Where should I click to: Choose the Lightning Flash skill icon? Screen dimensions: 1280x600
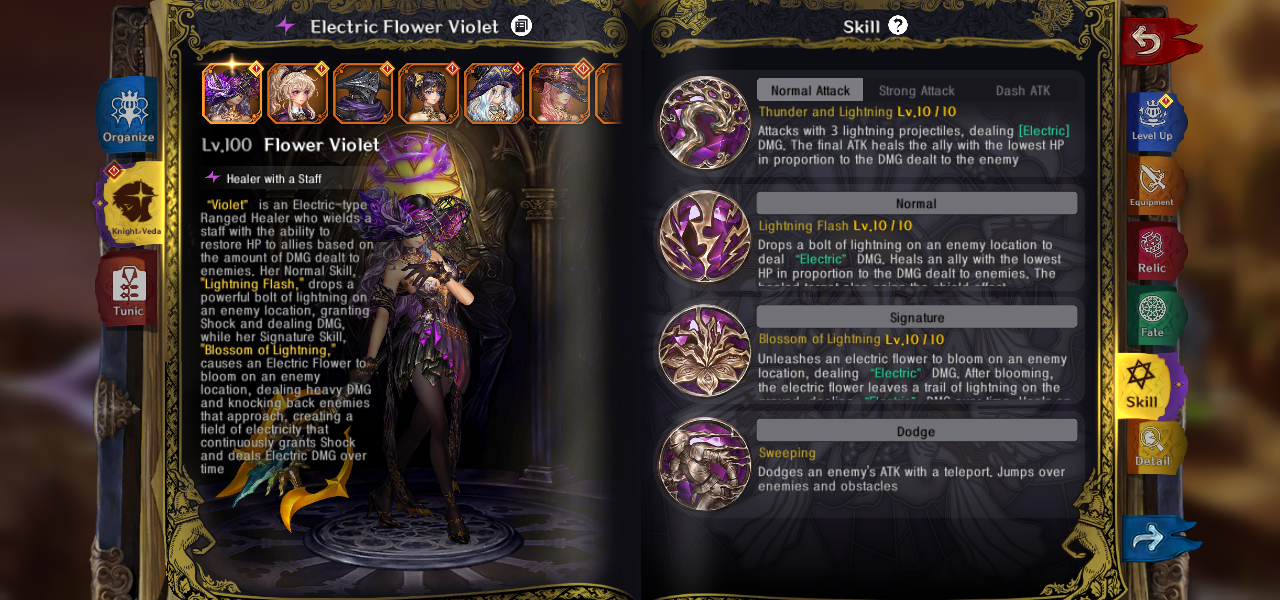705,236
